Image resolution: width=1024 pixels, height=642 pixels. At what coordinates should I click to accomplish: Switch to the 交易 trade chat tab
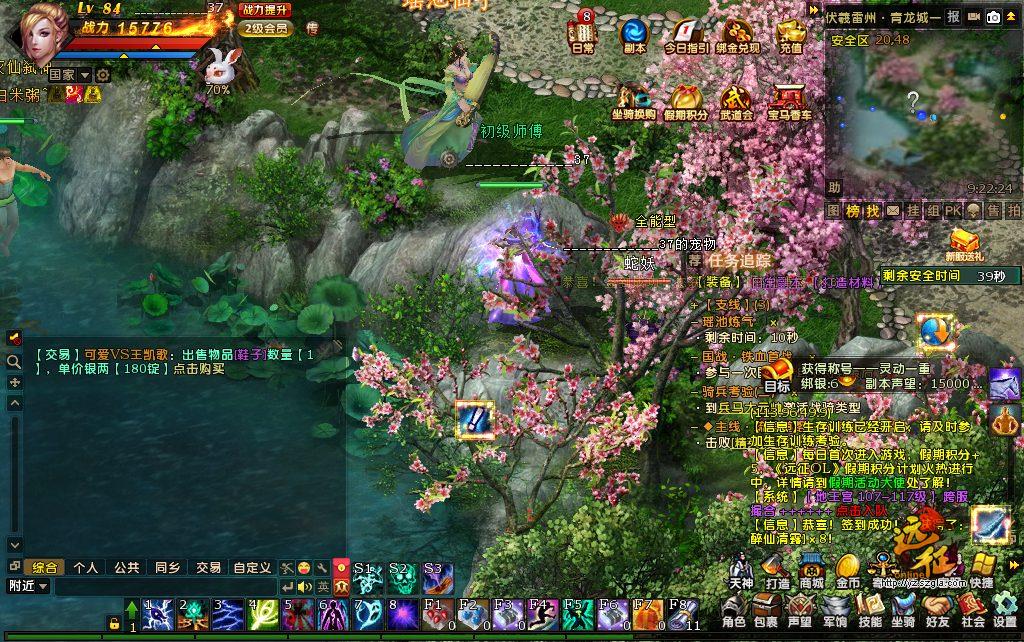point(208,567)
